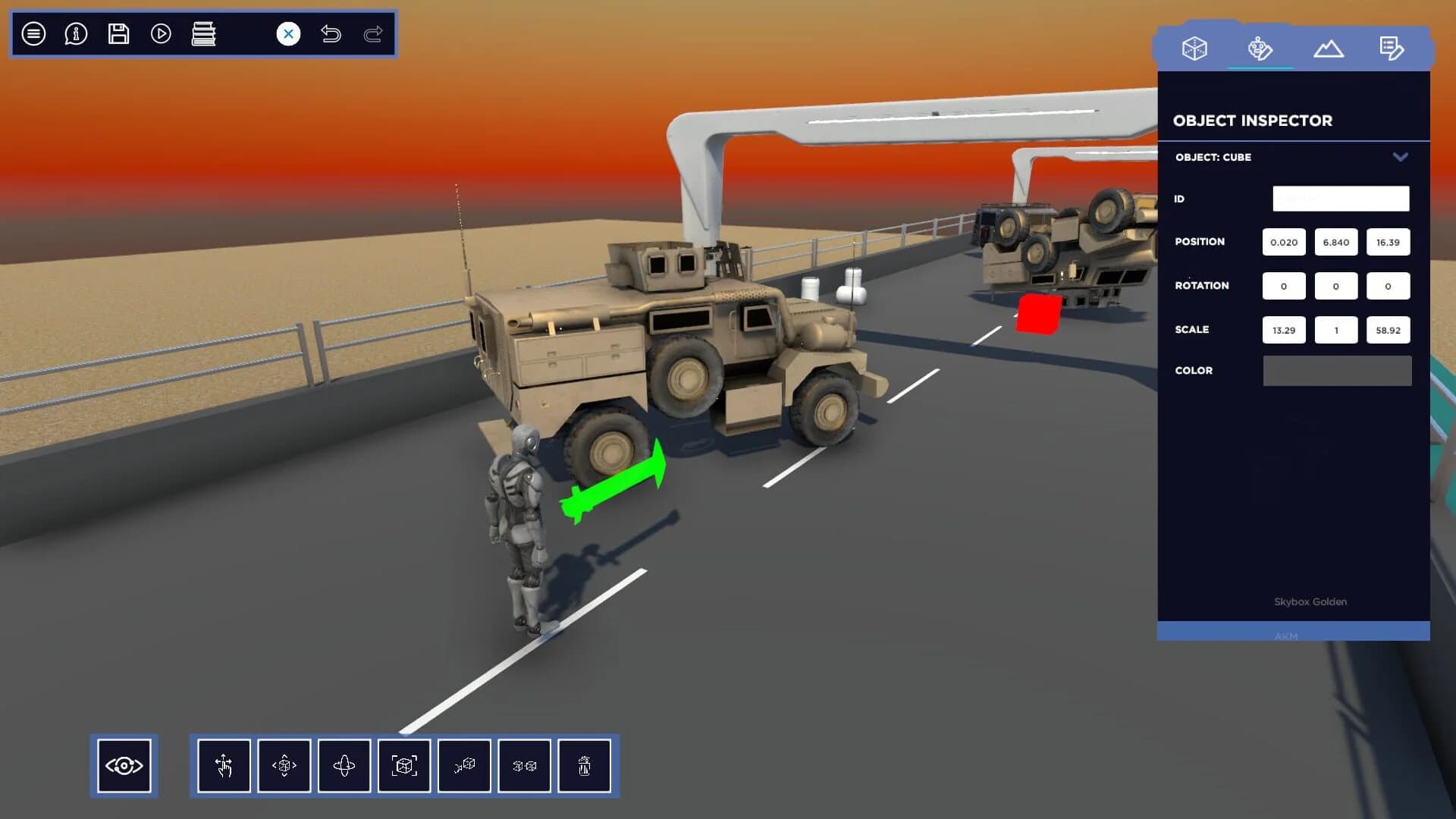Click the save scene icon

pyautogui.click(x=118, y=33)
